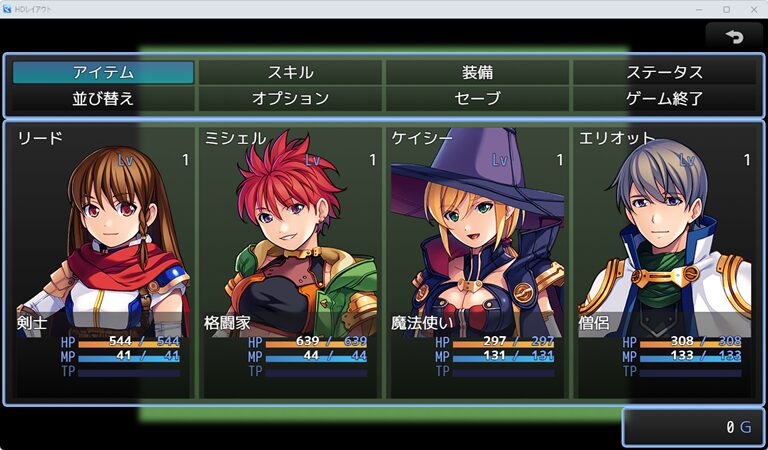Image resolution: width=768 pixels, height=450 pixels.
Task: Select party member ケイシー the mage
Action: click(x=477, y=262)
